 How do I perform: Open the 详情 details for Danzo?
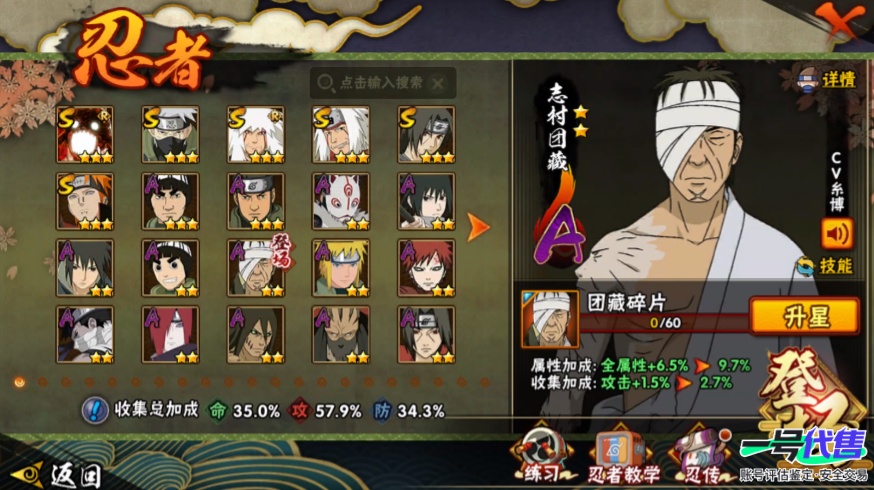(x=828, y=80)
